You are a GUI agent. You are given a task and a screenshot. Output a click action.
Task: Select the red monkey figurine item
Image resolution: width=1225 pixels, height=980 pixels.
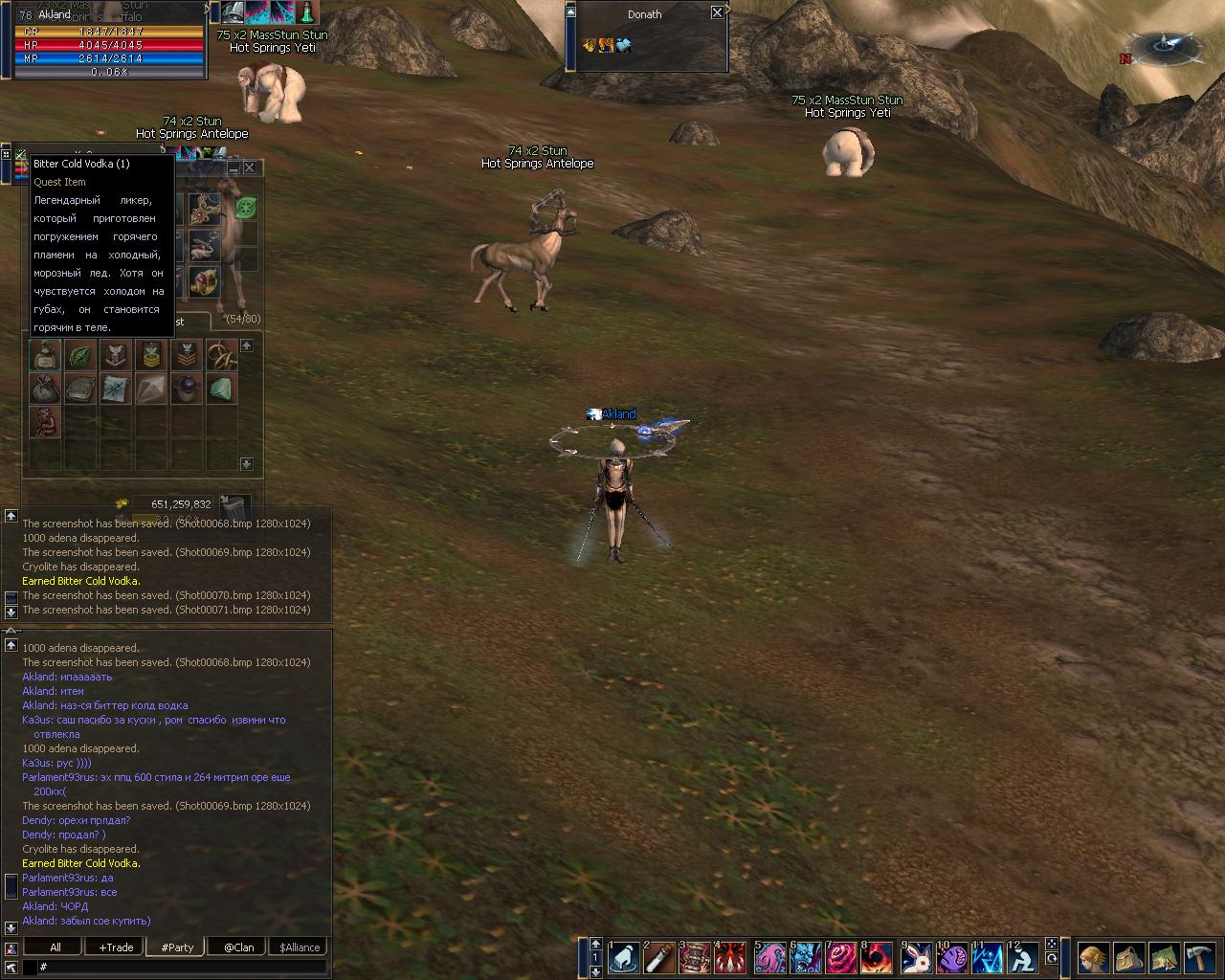(44, 421)
